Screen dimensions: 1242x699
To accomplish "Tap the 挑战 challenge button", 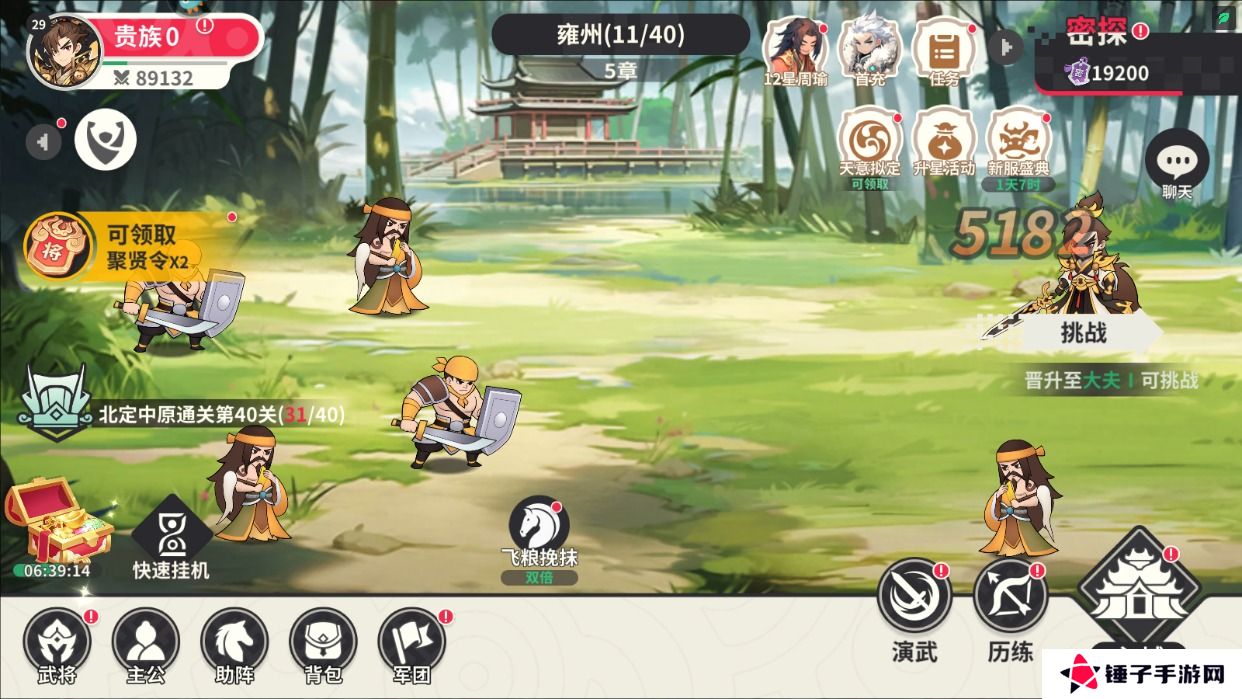I will click(1083, 333).
